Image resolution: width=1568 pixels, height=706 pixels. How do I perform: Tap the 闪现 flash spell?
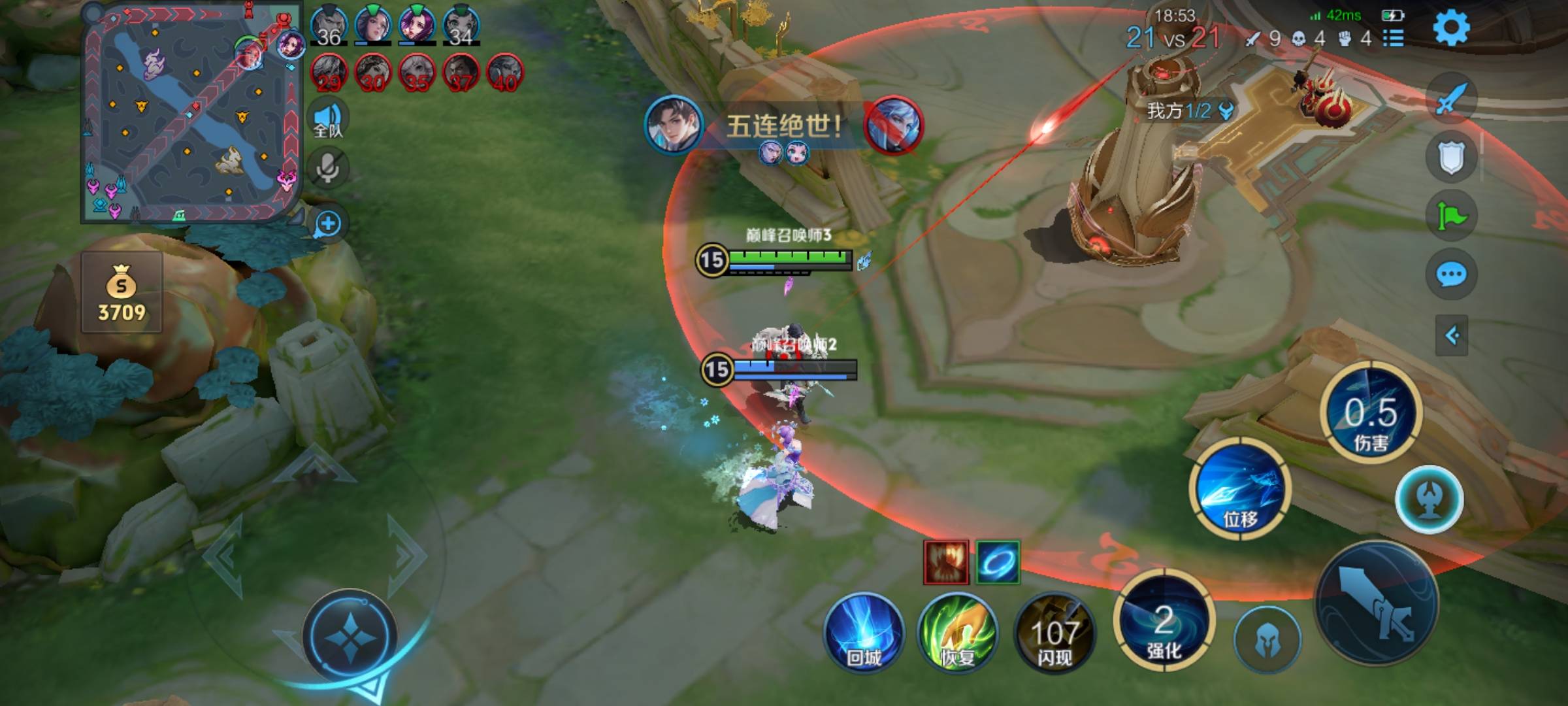click(1054, 632)
